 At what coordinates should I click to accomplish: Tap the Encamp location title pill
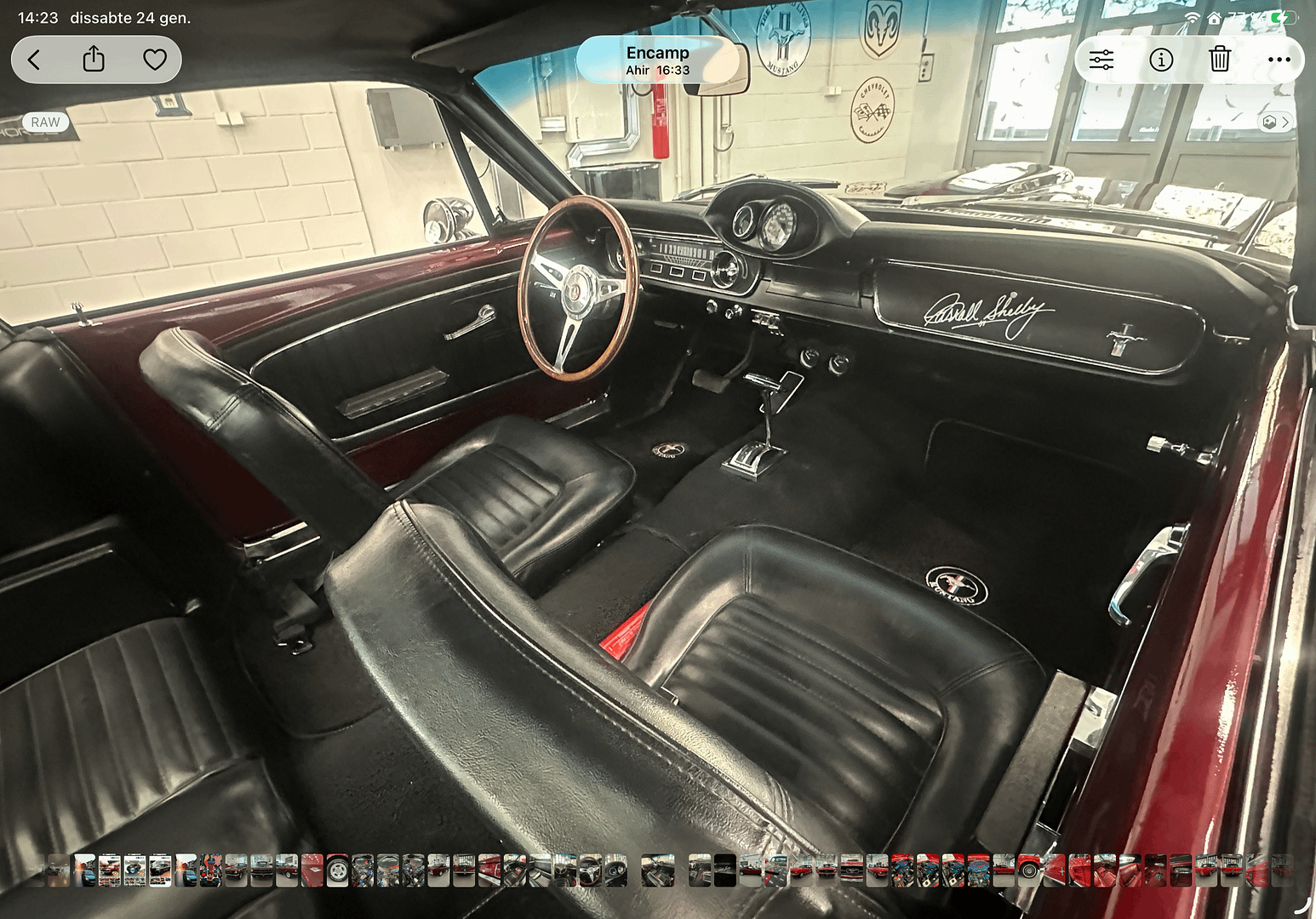657,60
